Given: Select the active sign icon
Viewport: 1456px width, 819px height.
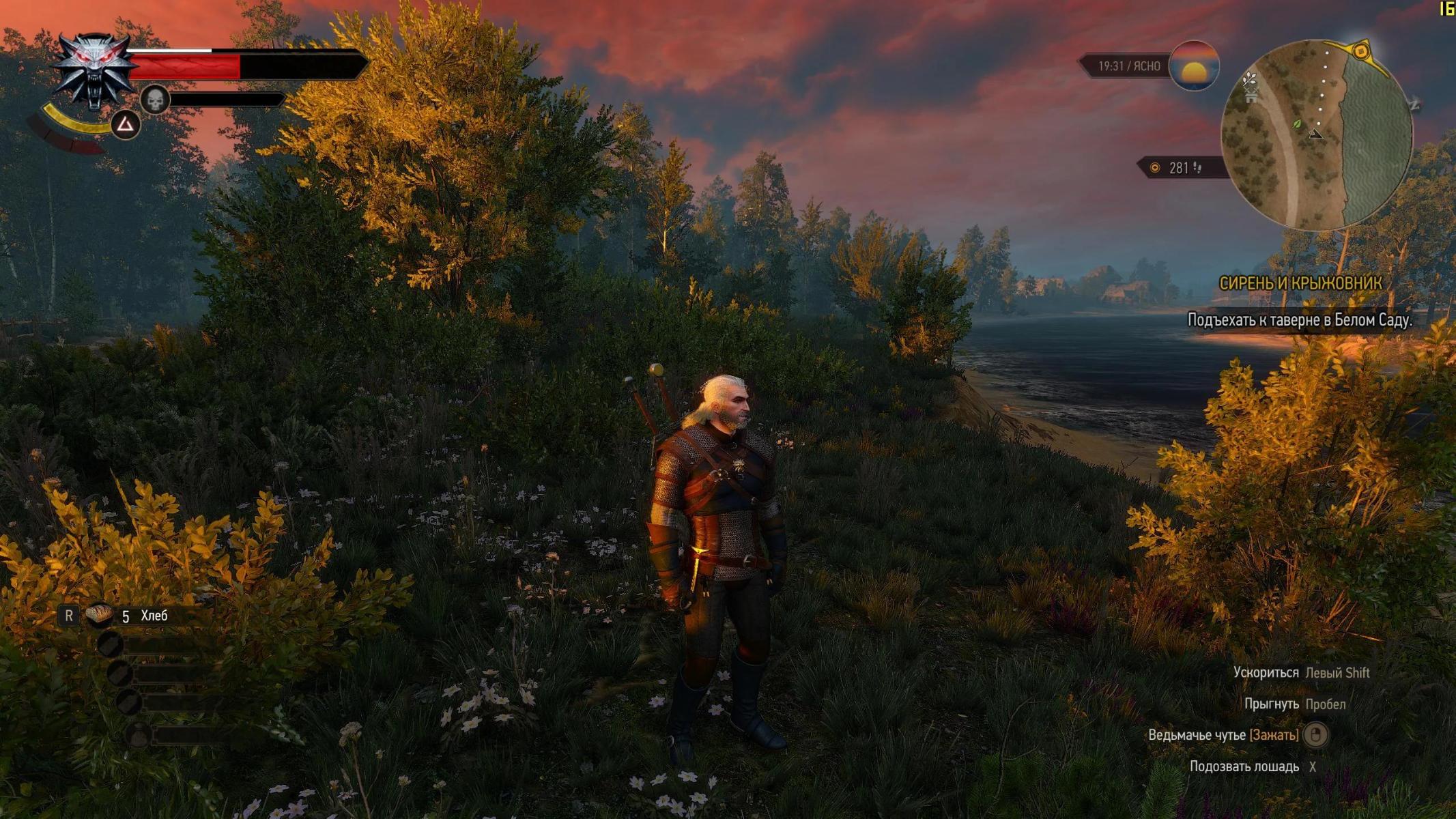Looking at the screenshot, I should tap(126, 124).
